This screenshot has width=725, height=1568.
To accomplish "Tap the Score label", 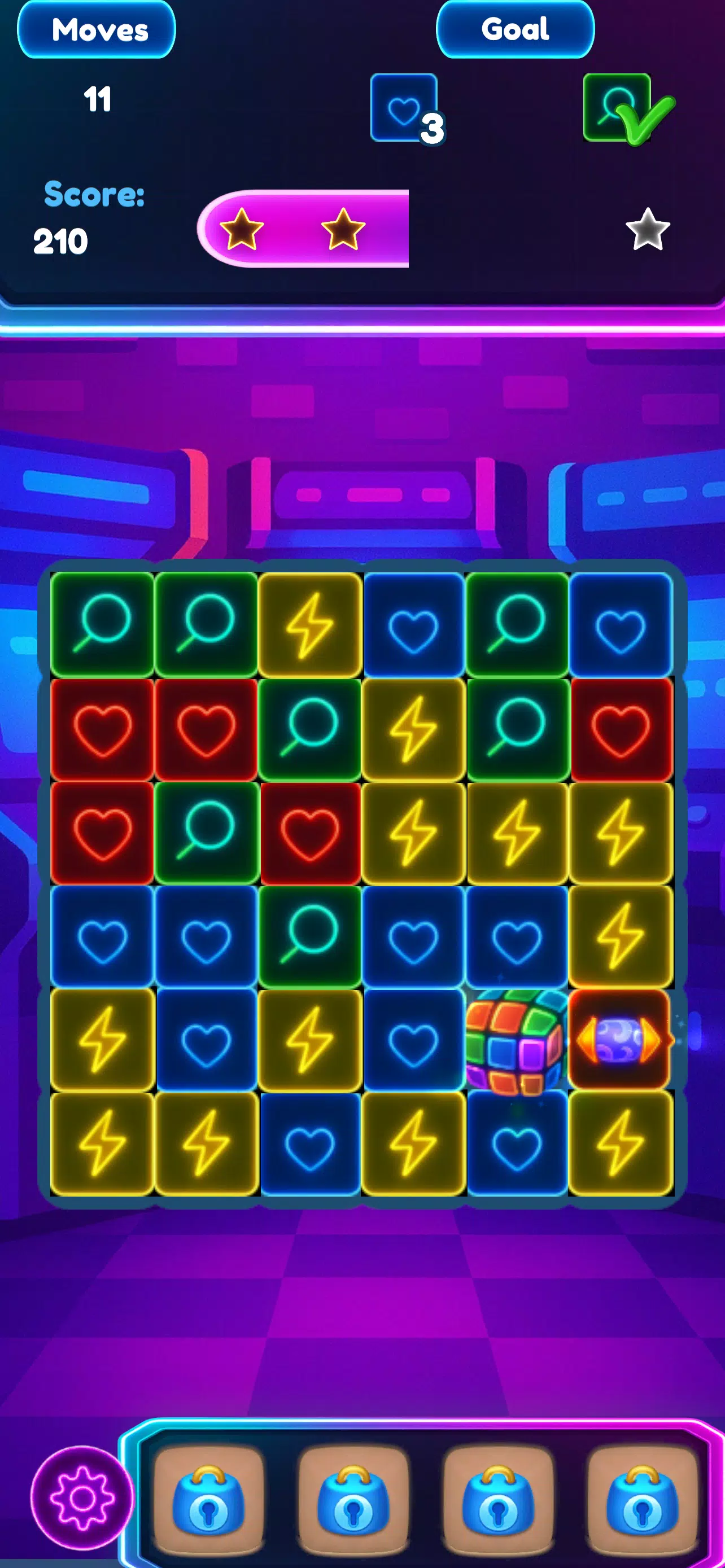I will (x=93, y=196).
